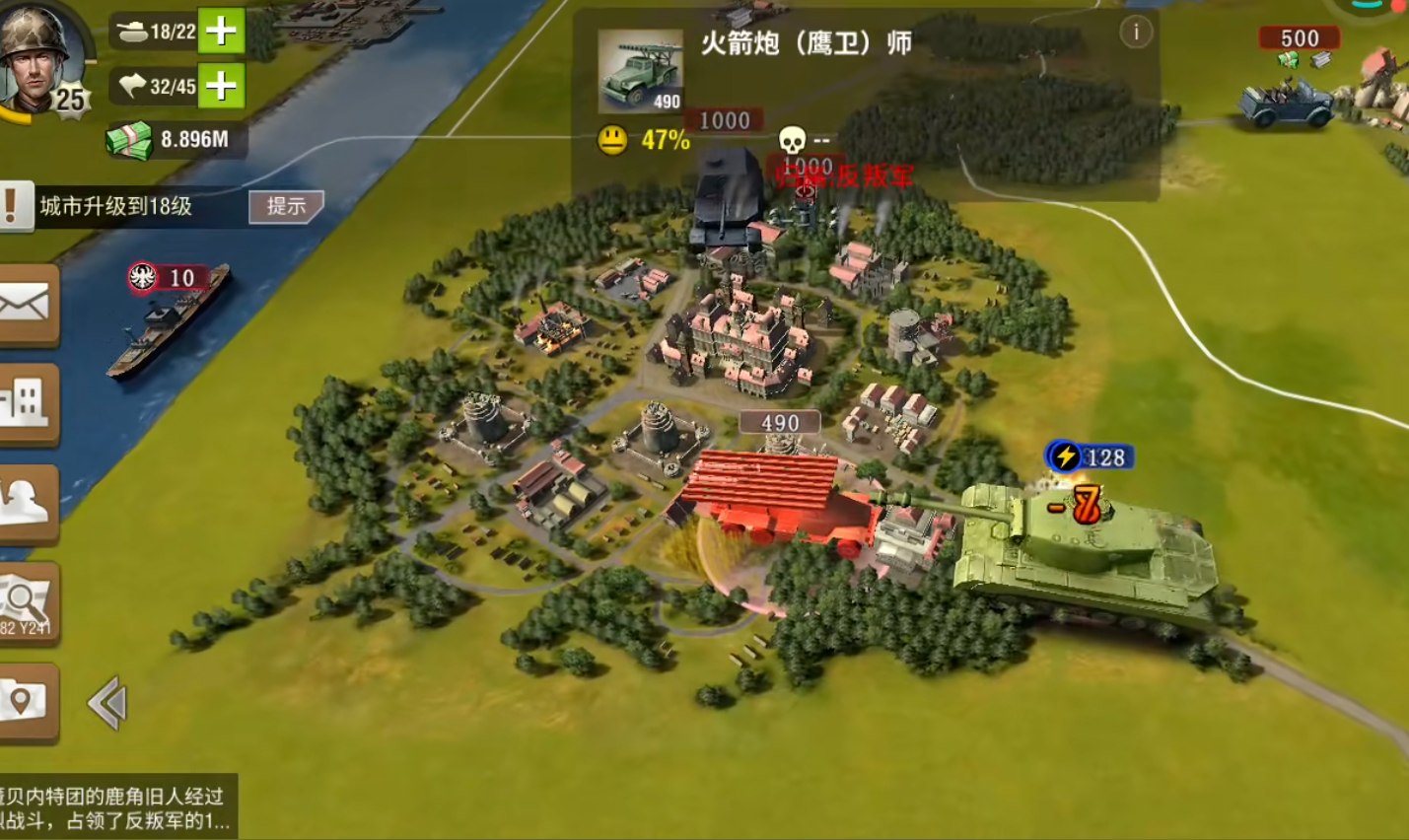Open the map coordinate search
This screenshot has width=1409, height=840.
(x=27, y=602)
